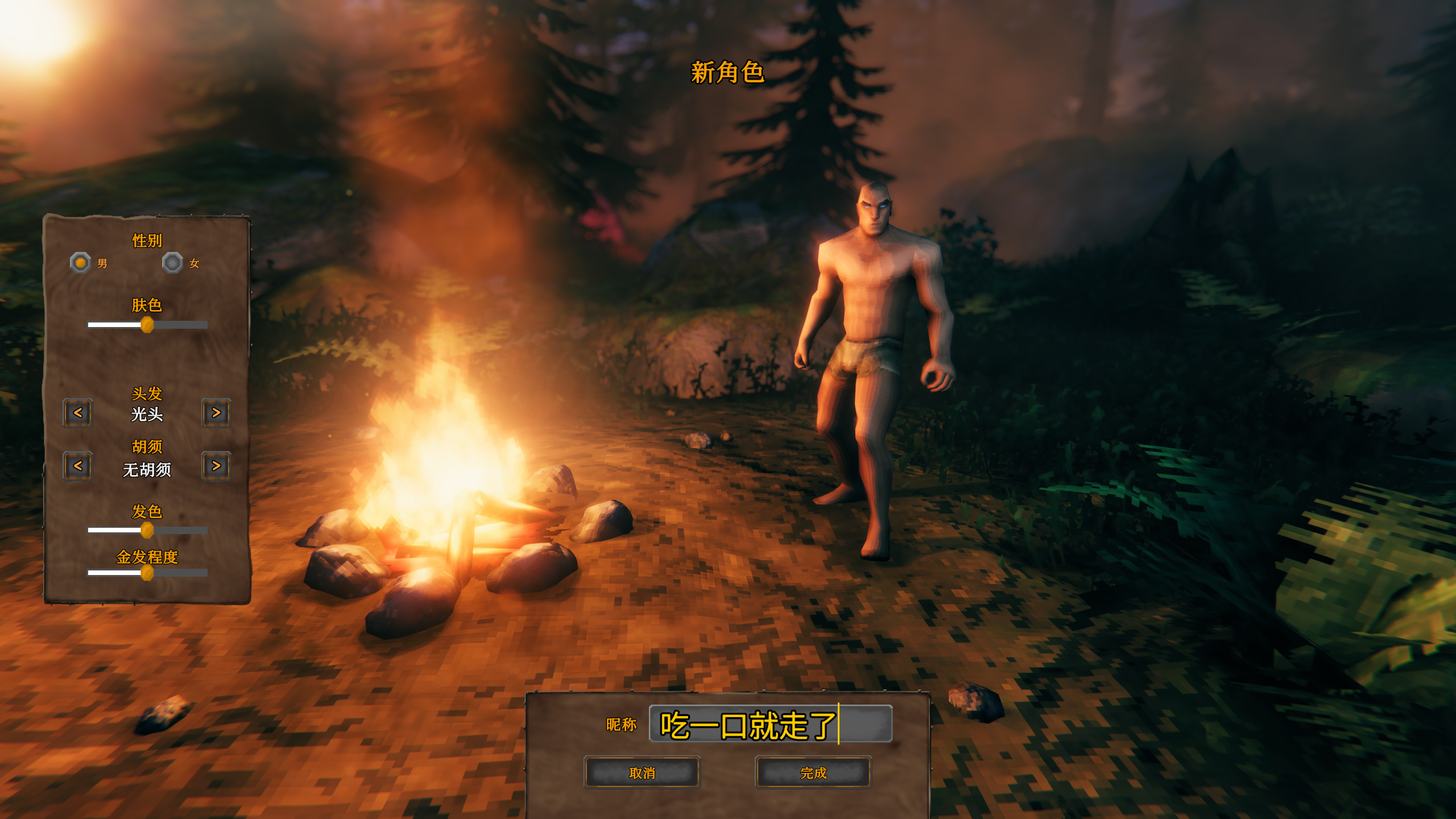Go to previous 胡须 beard style

tap(78, 466)
